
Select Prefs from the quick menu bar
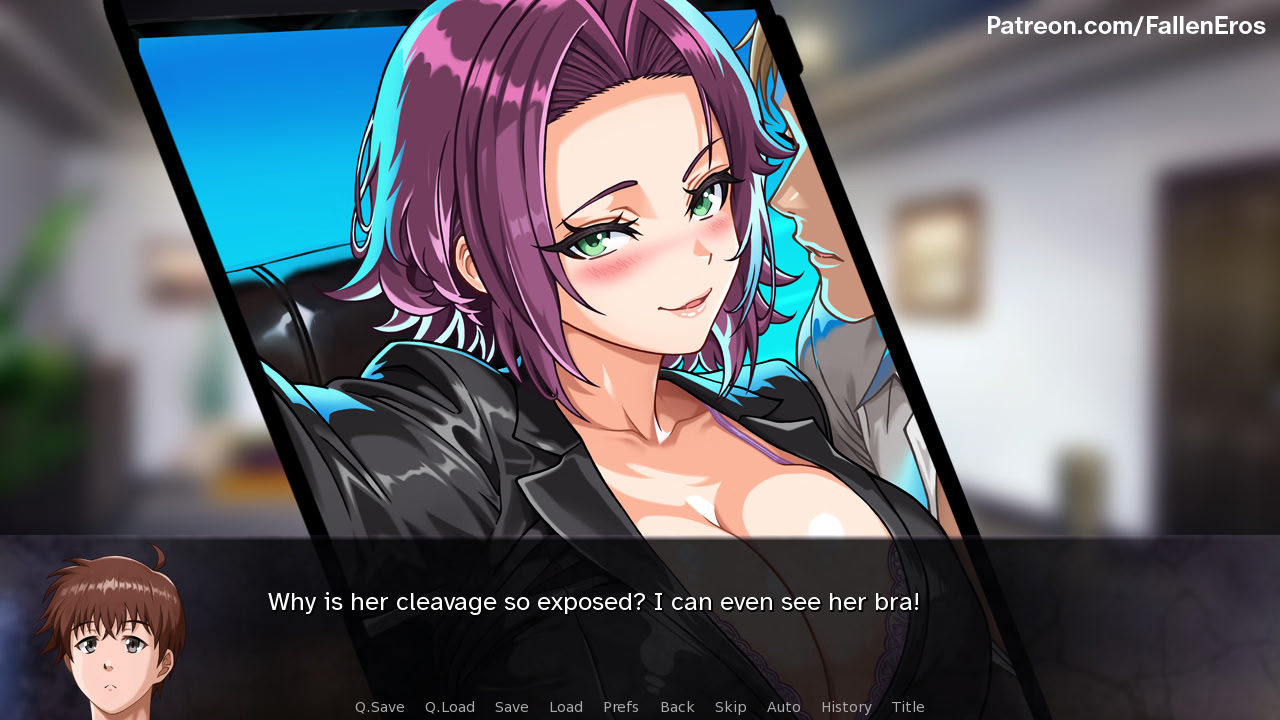click(x=621, y=707)
